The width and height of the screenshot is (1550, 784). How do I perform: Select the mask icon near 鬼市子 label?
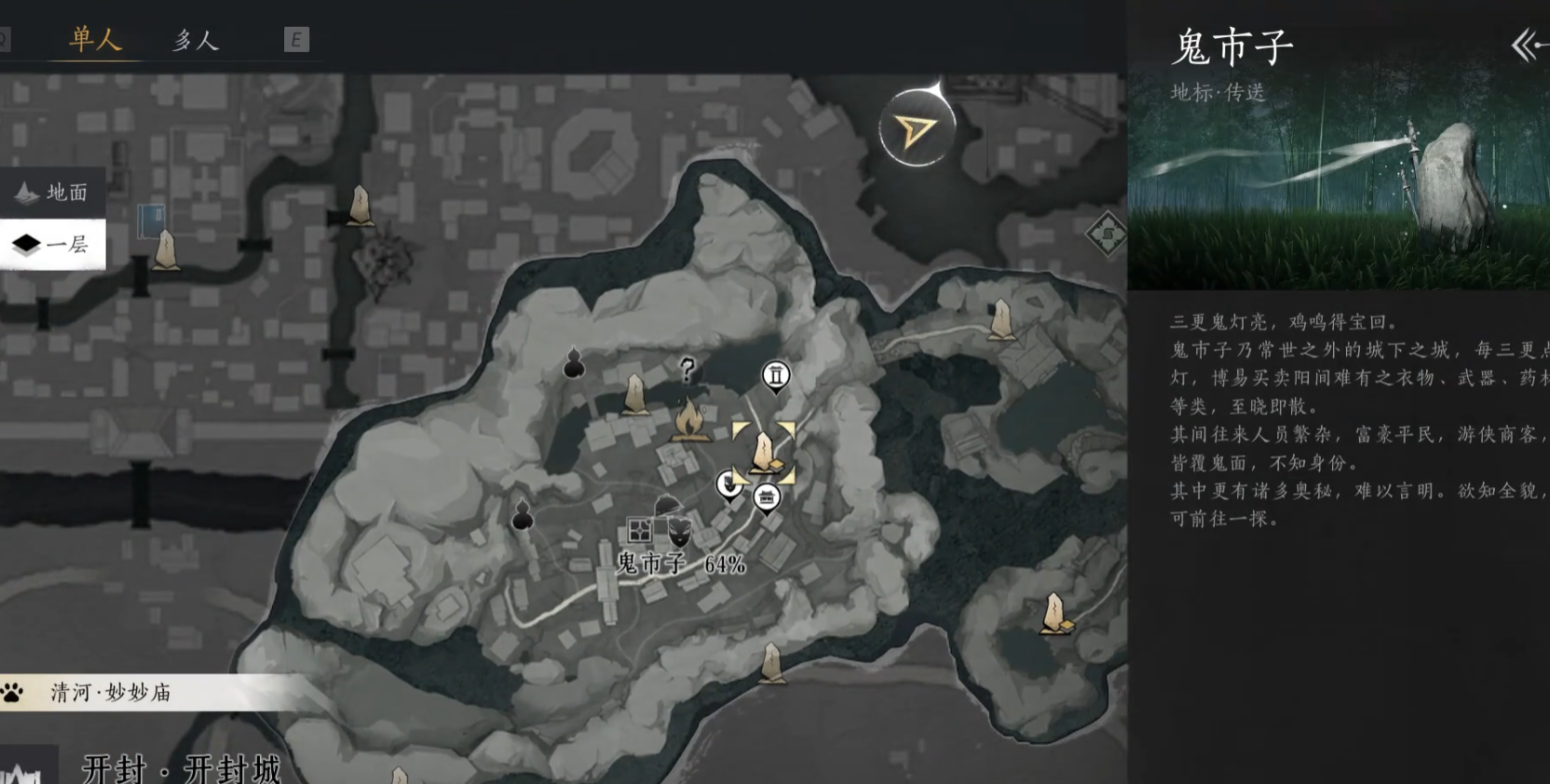[679, 532]
